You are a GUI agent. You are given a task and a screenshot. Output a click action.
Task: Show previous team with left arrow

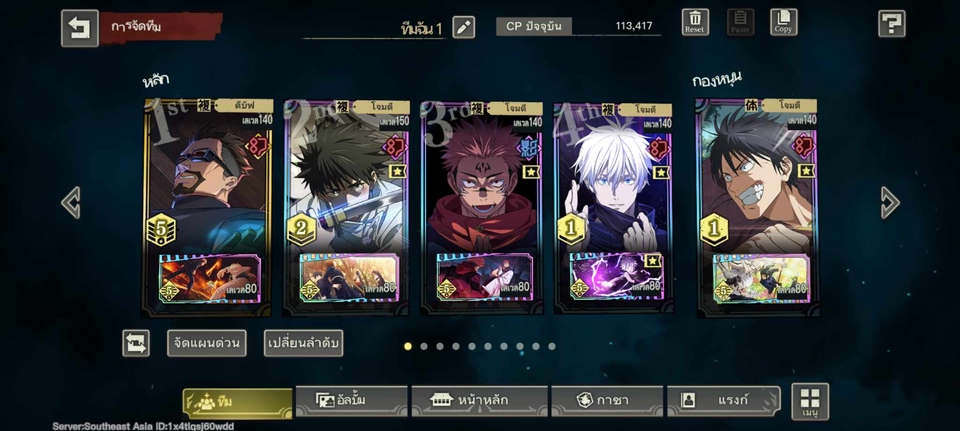tap(71, 203)
